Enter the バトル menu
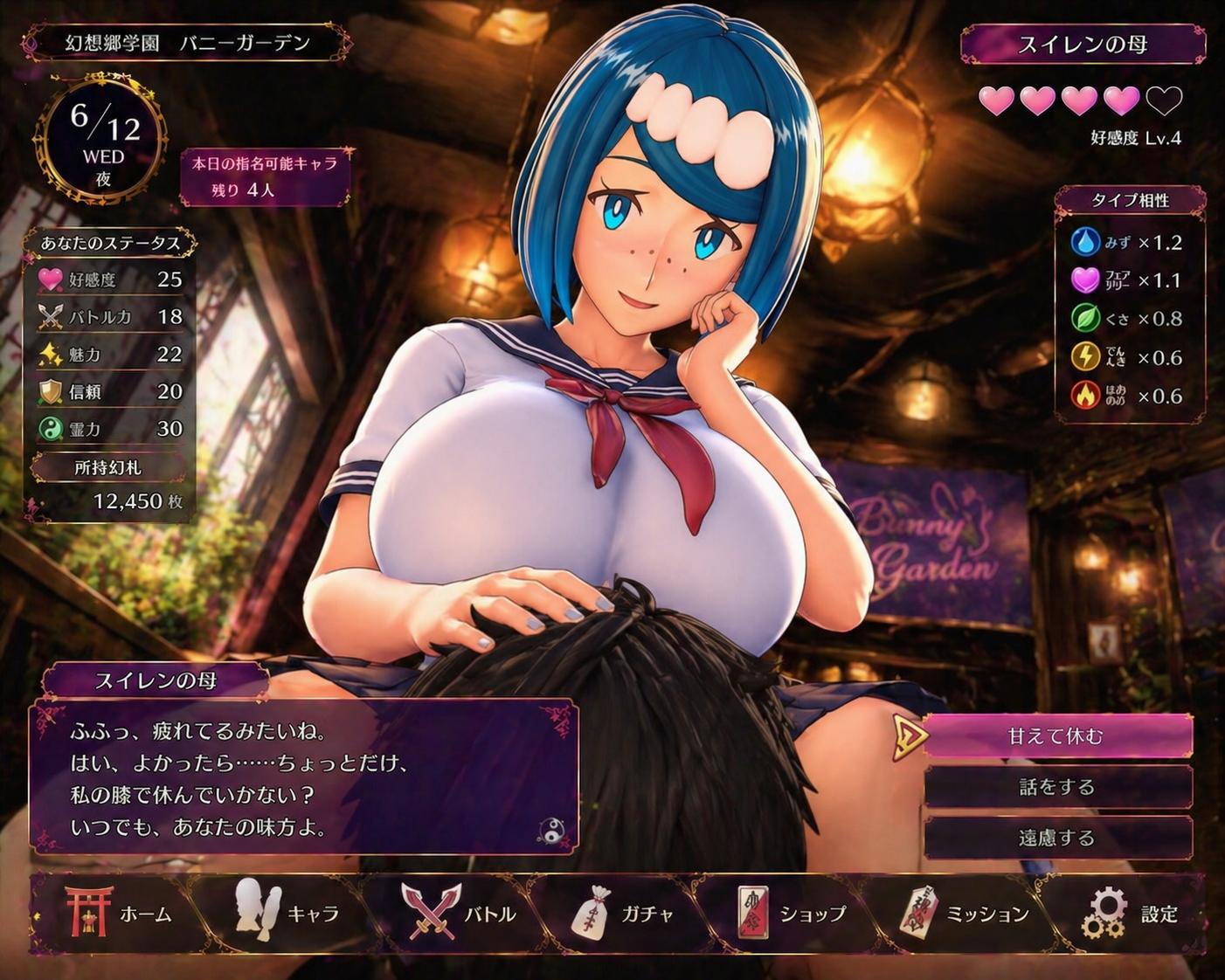The height and width of the screenshot is (980, 1225). 460,914
